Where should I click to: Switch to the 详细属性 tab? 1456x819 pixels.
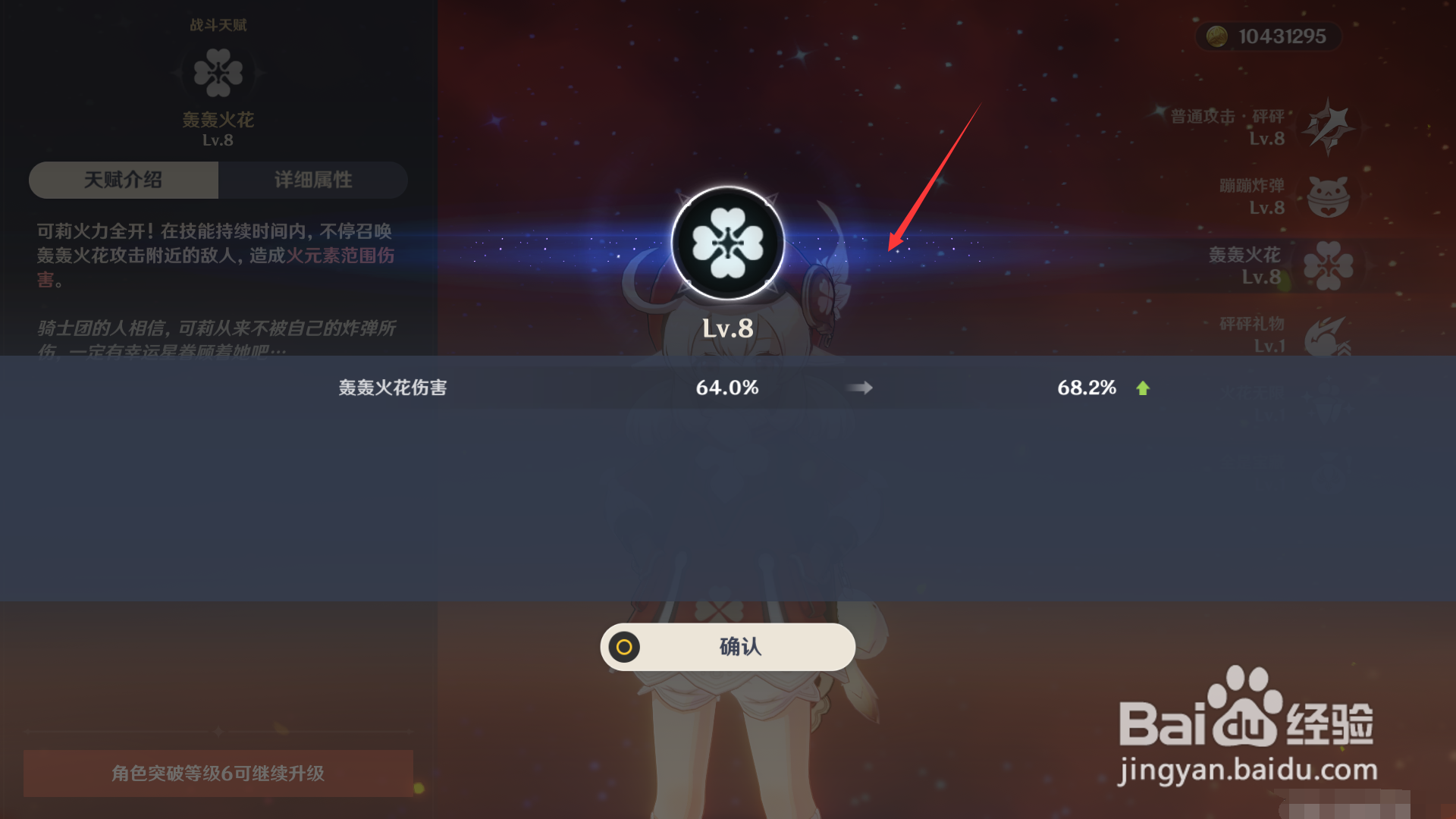pos(312,180)
